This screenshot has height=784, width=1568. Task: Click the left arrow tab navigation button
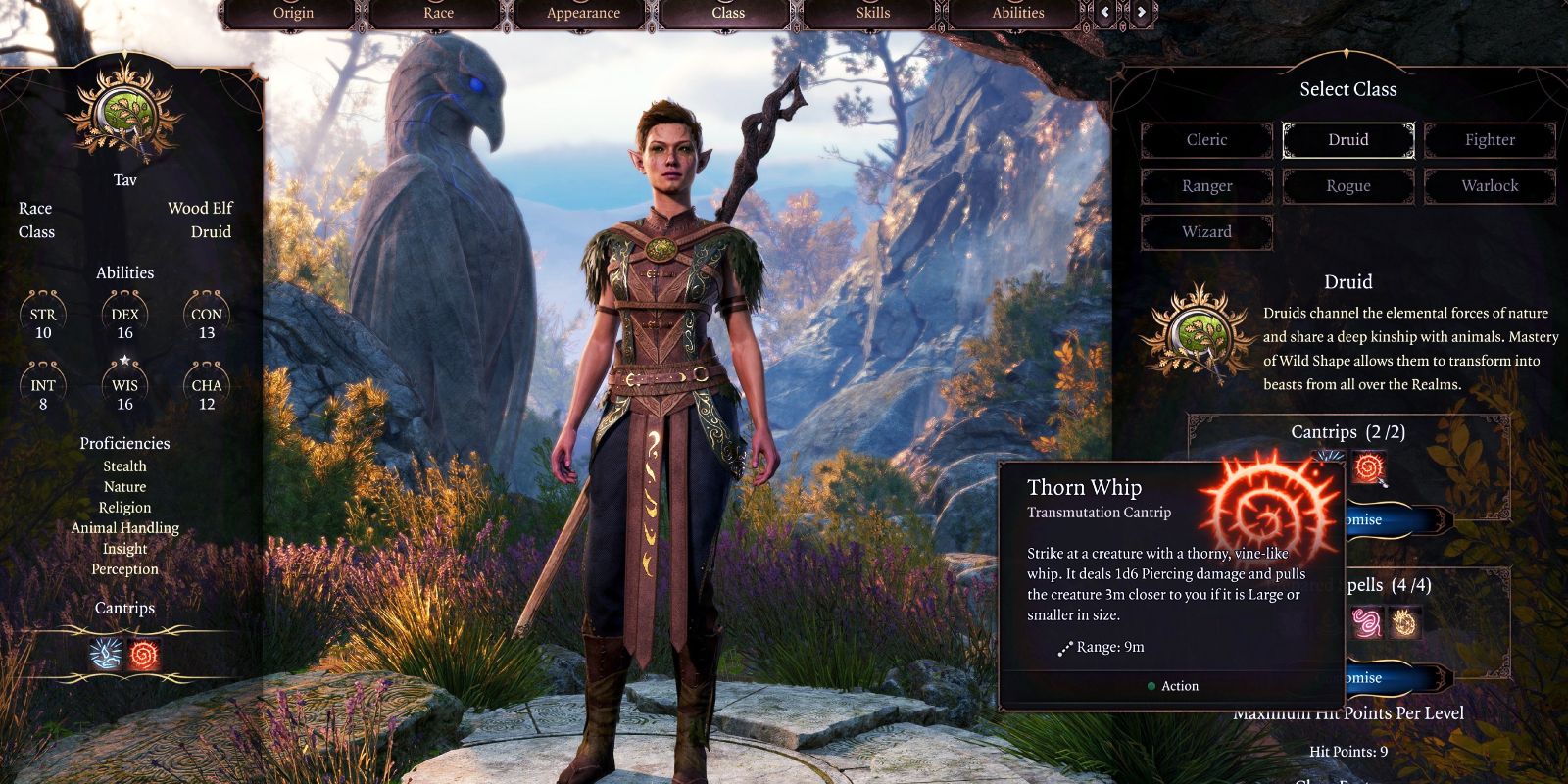click(x=1105, y=13)
